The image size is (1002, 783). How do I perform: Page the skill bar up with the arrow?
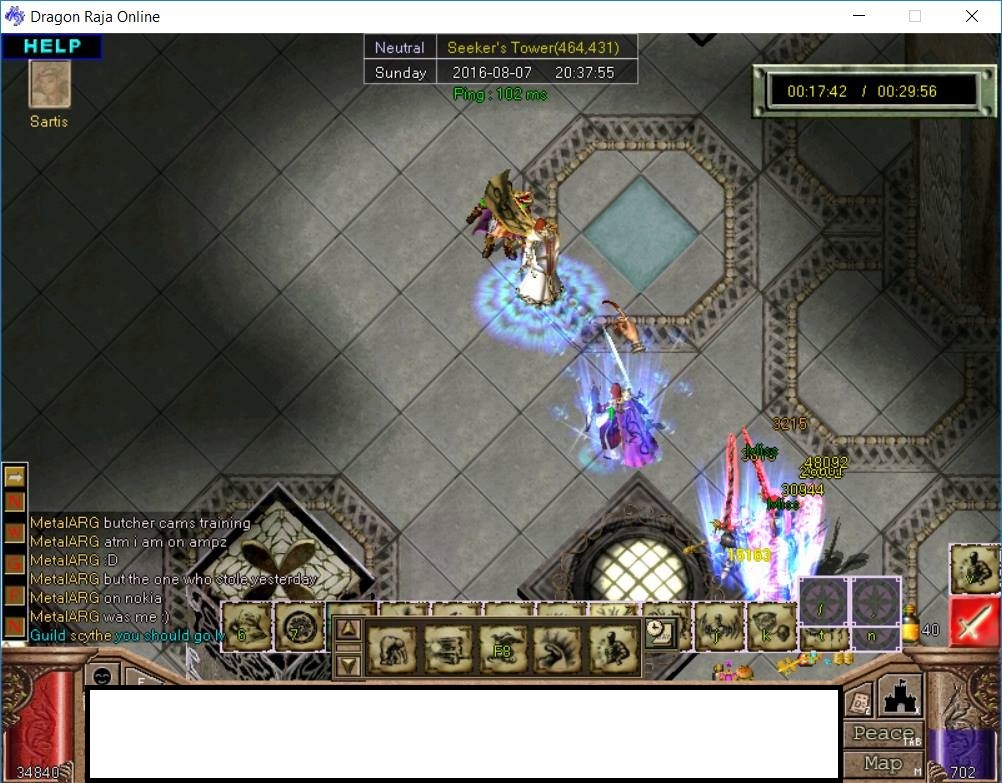[x=348, y=630]
